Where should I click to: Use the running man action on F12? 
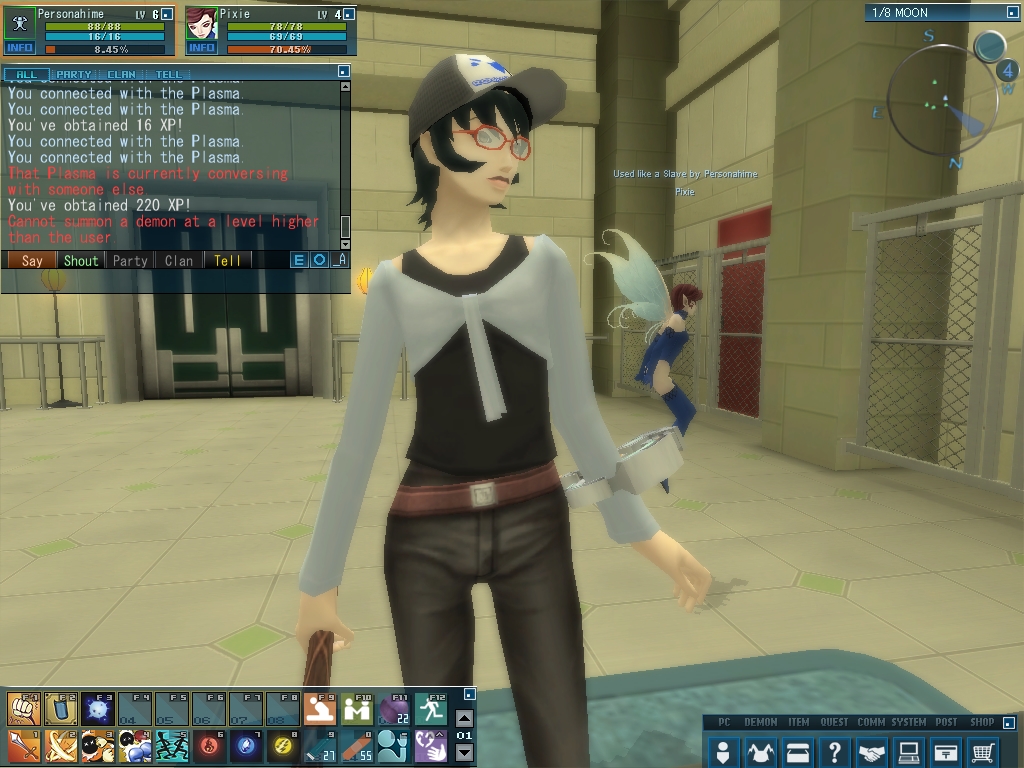pos(432,709)
